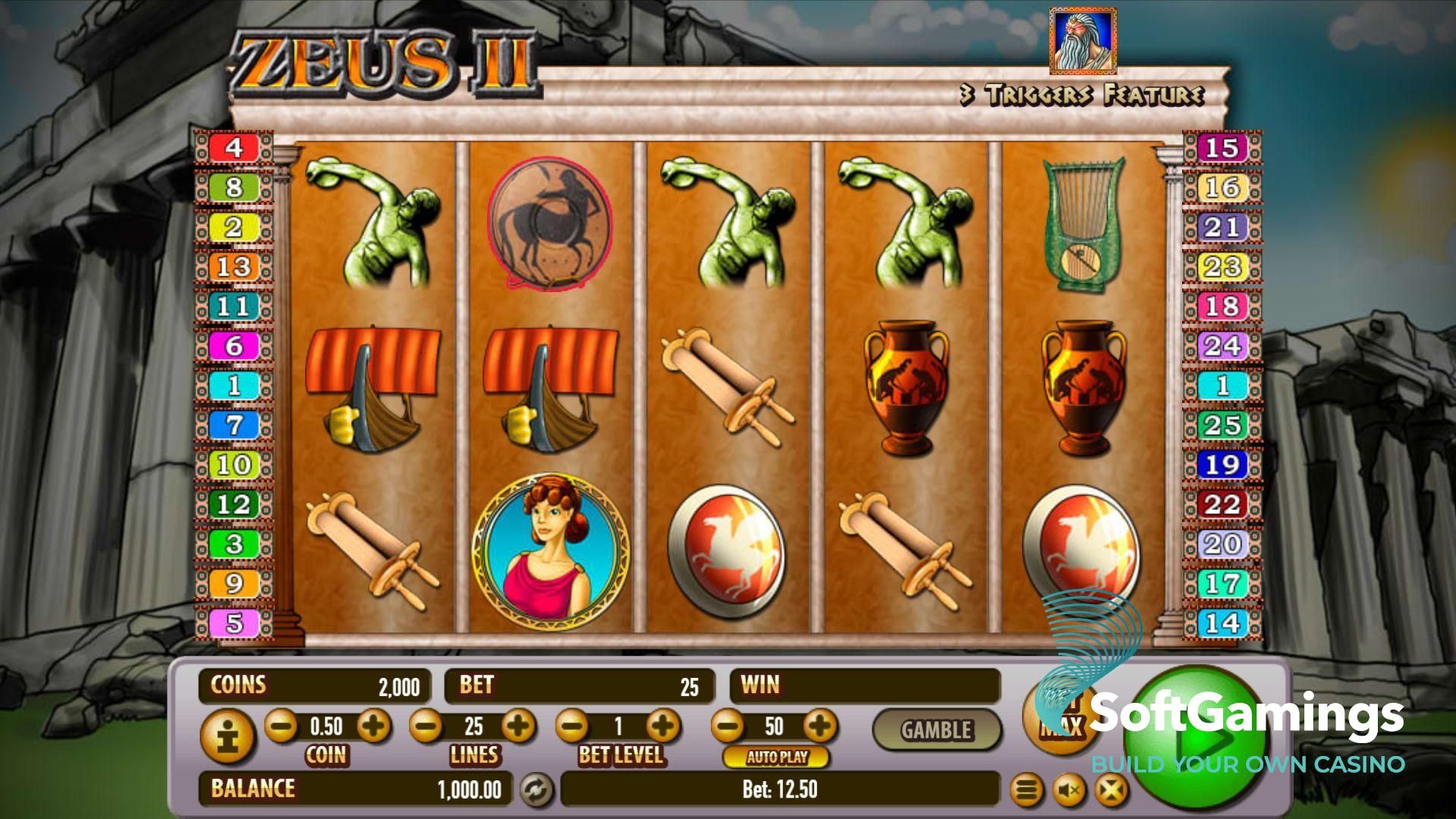1456x819 pixels.
Task: Close the game with the X icon
Action: pyautogui.click(x=1111, y=791)
